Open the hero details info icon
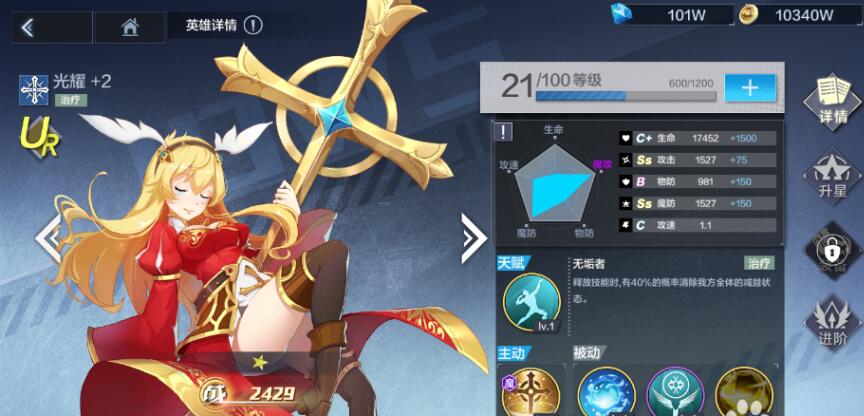864x416 pixels. coord(253,25)
